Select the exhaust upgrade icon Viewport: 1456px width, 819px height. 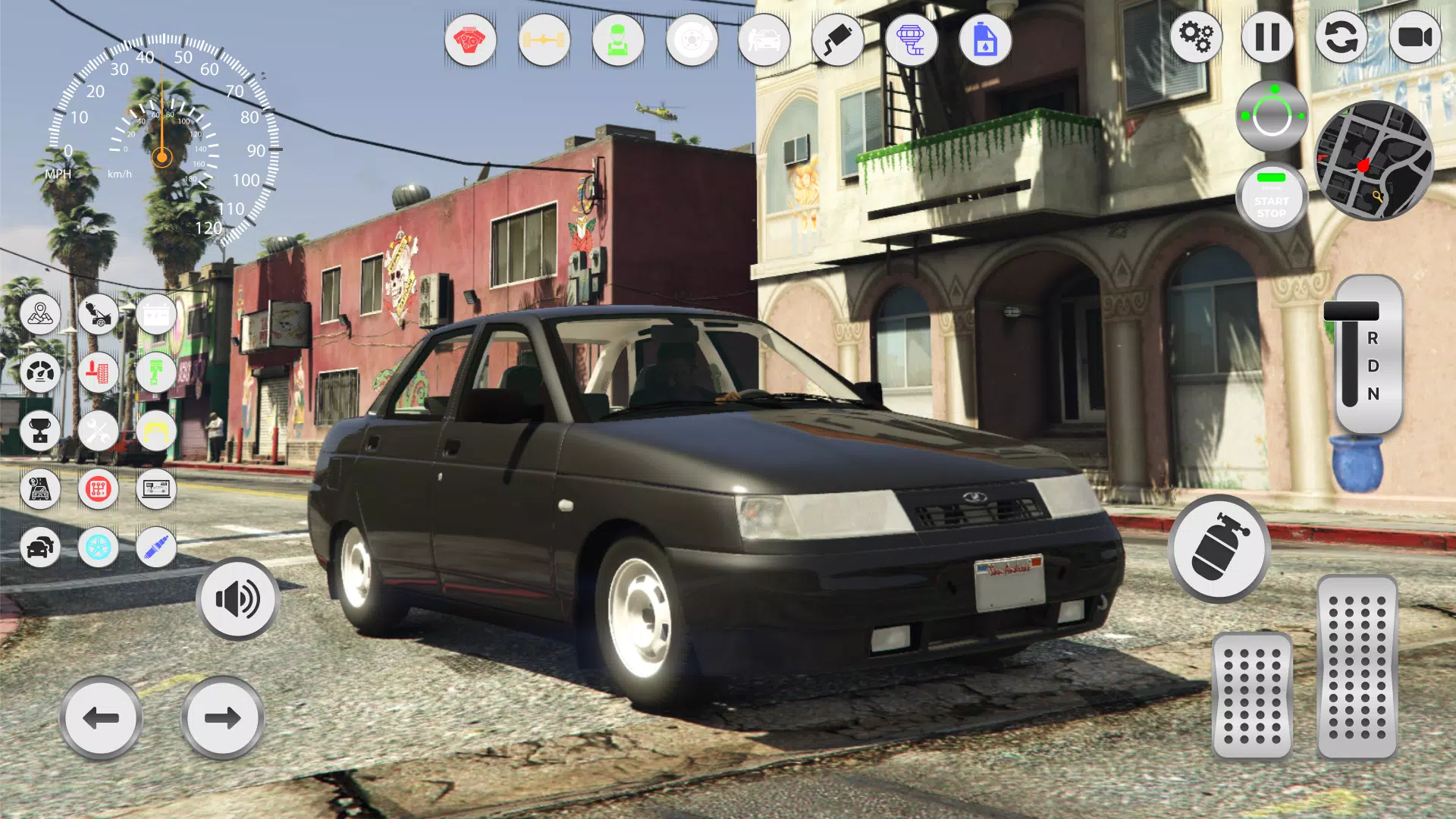pos(838,41)
